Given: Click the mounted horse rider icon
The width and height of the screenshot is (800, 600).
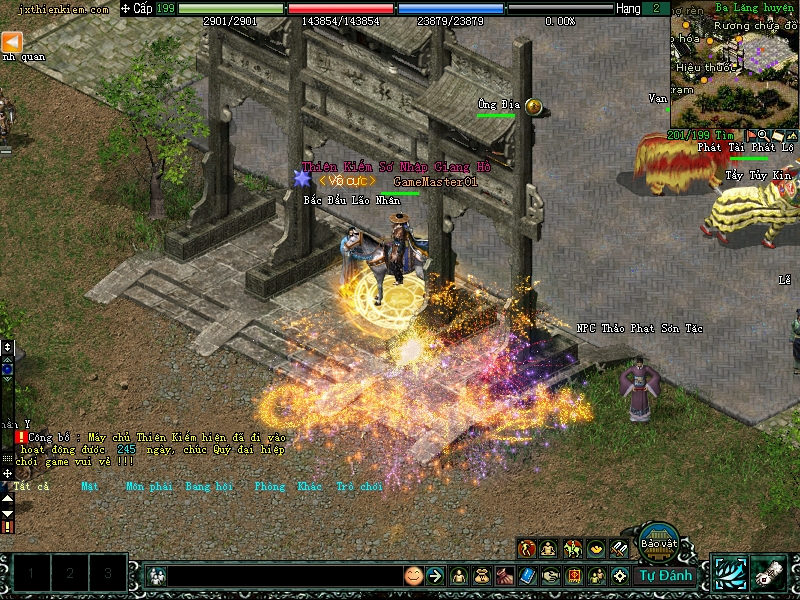Looking at the screenshot, I should 573,549.
